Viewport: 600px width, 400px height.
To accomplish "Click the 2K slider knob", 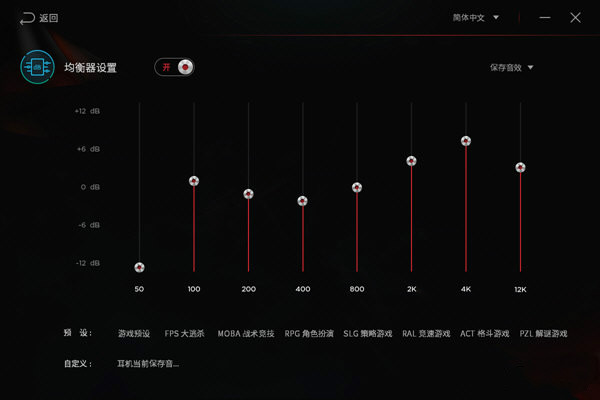I will coord(411,161).
